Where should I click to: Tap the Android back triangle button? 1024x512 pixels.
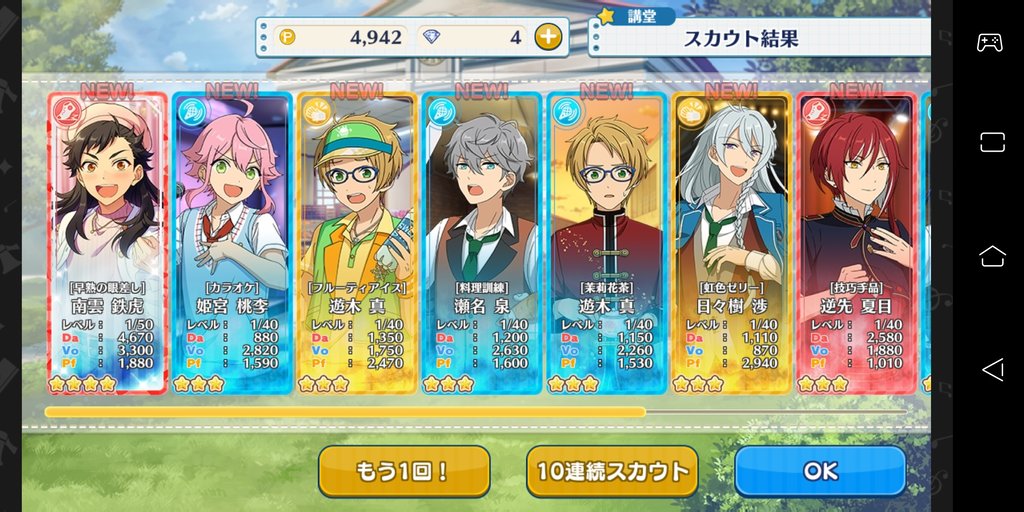[x=992, y=370]
